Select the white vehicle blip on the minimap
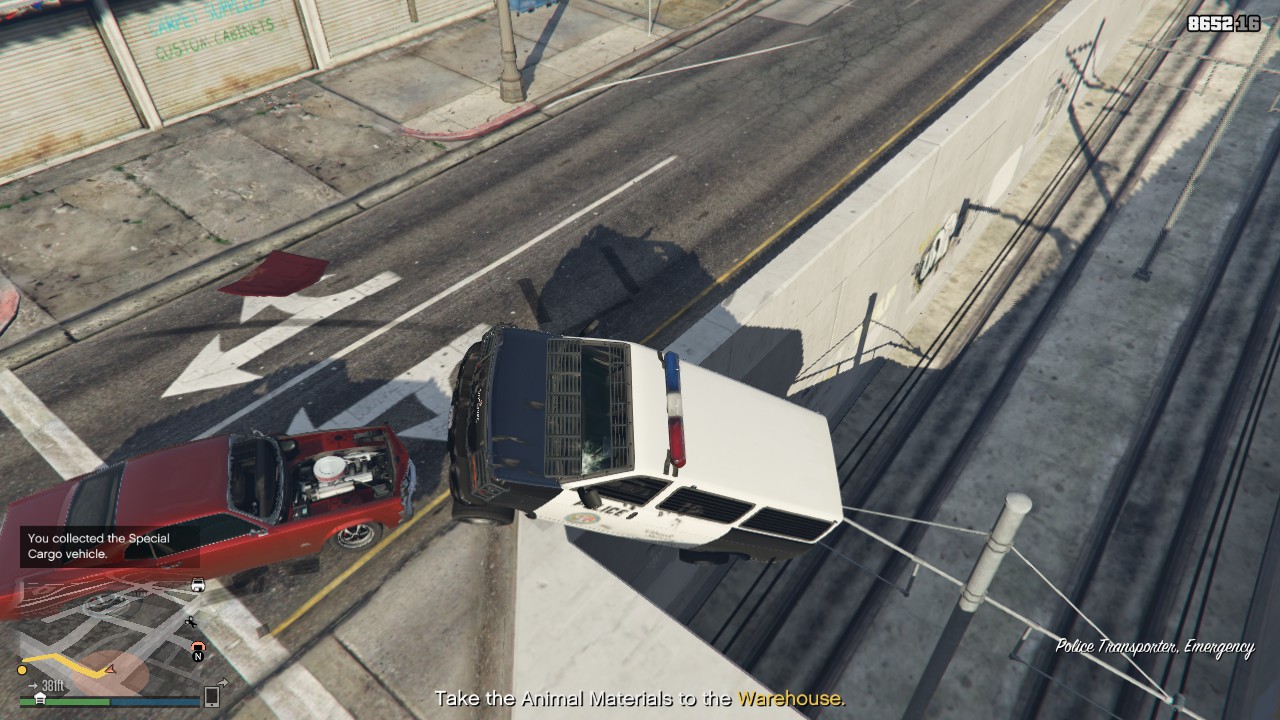 pos(198,585)
